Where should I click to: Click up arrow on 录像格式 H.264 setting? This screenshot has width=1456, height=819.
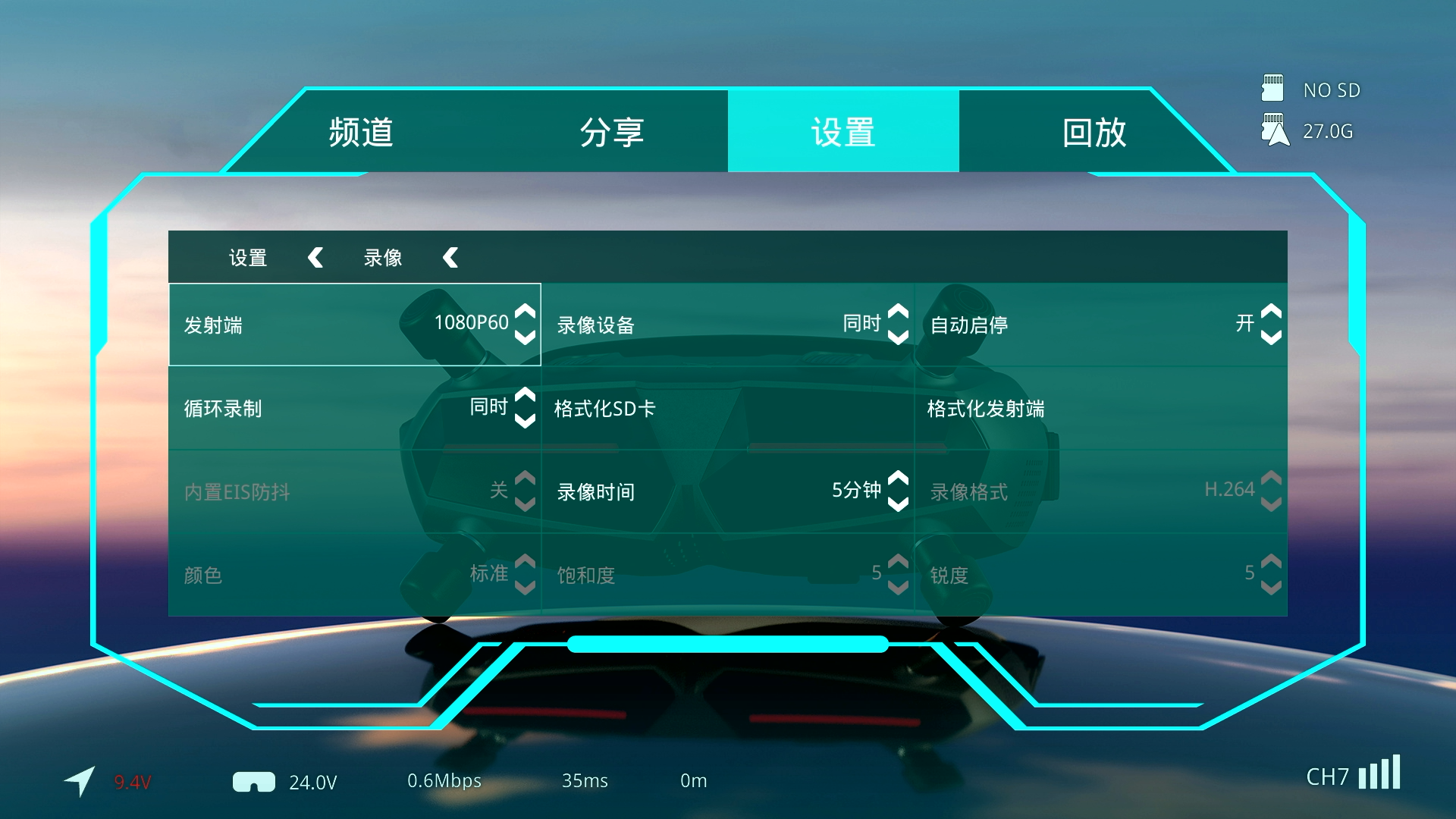[1269, 480]
